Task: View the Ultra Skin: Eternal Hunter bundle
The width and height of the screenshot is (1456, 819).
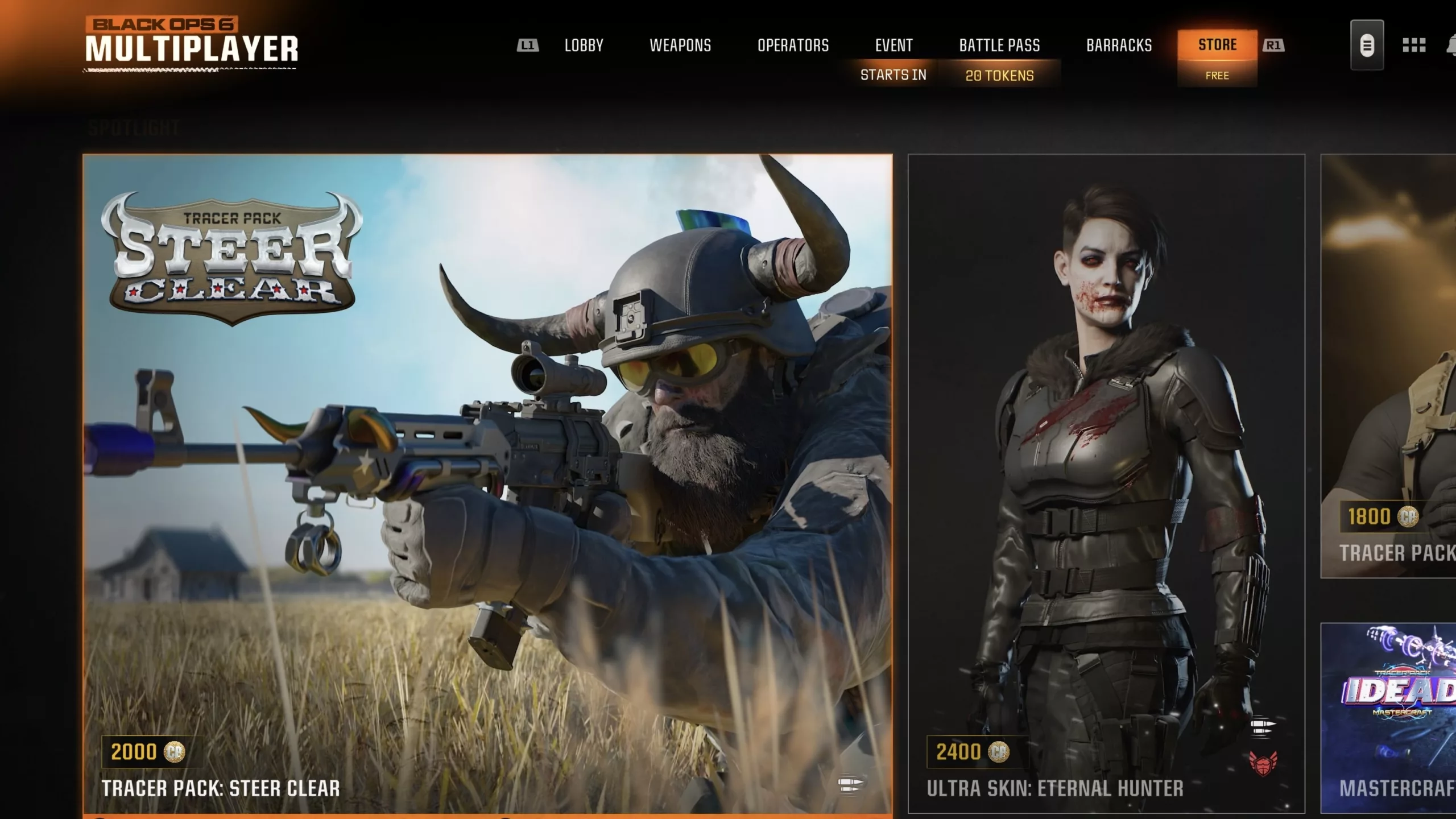Action: (x=1106, y=483)
